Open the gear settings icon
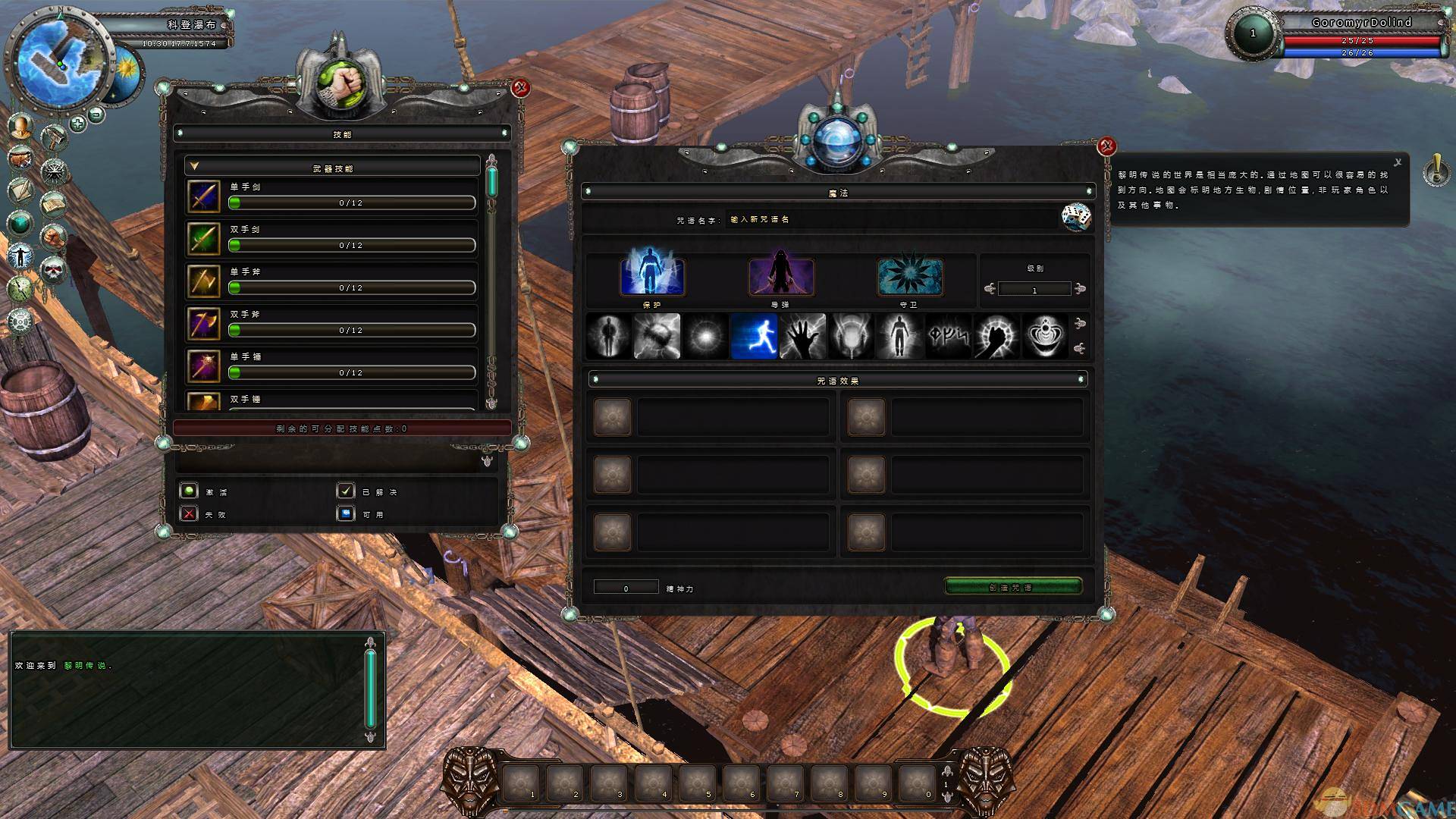This screenshot has width=1456, height=819. coord(20,319)
